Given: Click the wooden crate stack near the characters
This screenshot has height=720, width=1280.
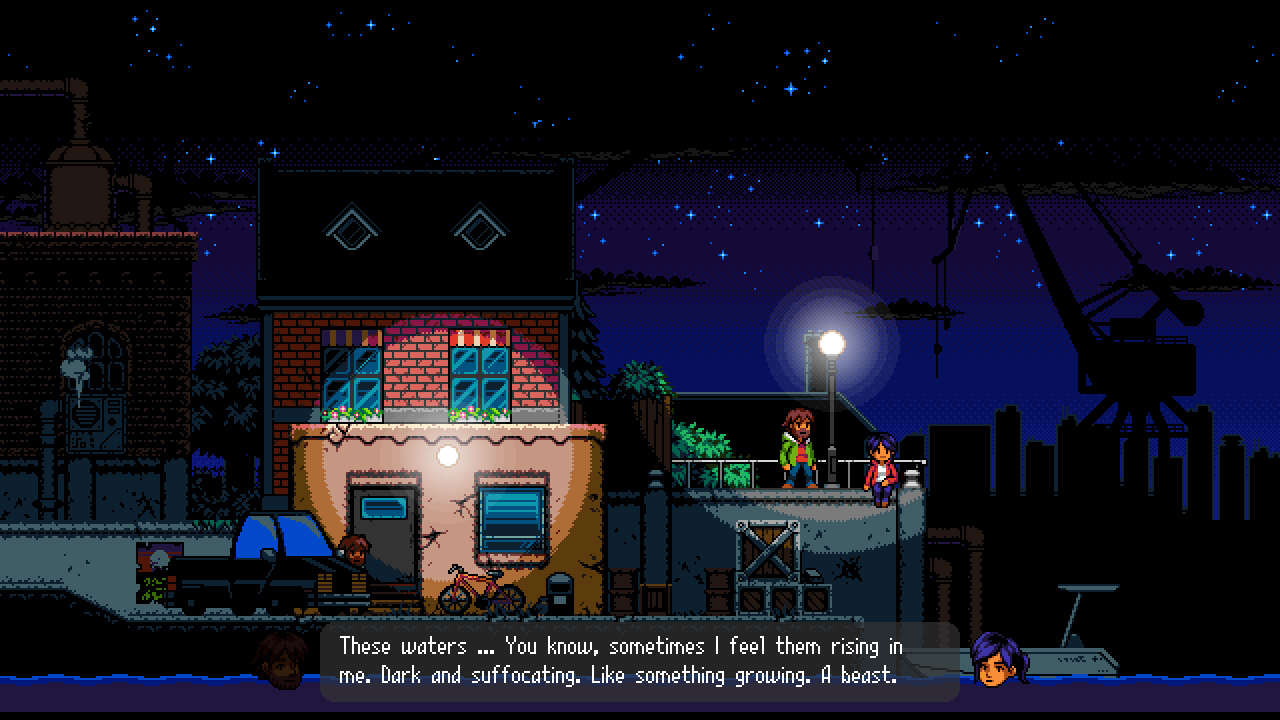Looking at the screenshot, I should (x=770, y=565).
